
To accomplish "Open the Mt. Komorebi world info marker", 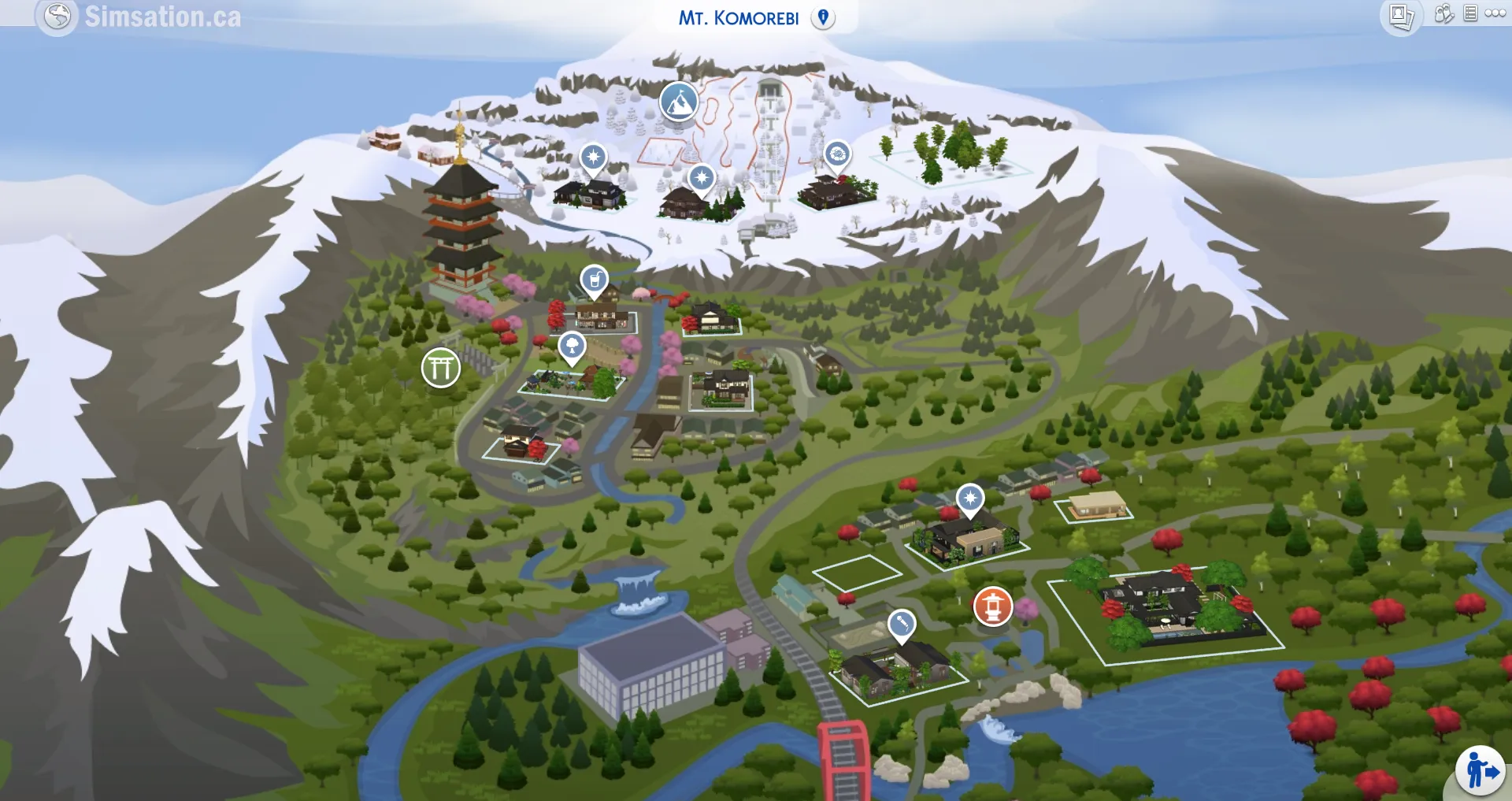I will click(824, 16).
